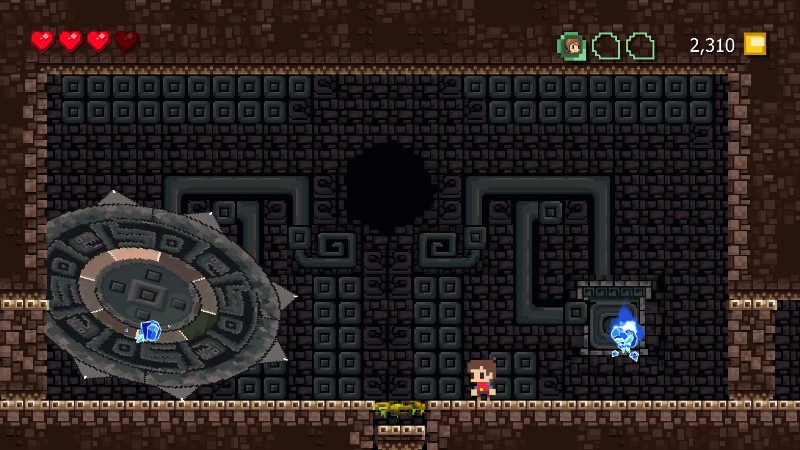Image resolution: width=800 pixels, height=450 pixels.
Task: Select the brown-haired character portrait slot
Action: [x=572, y=46]
